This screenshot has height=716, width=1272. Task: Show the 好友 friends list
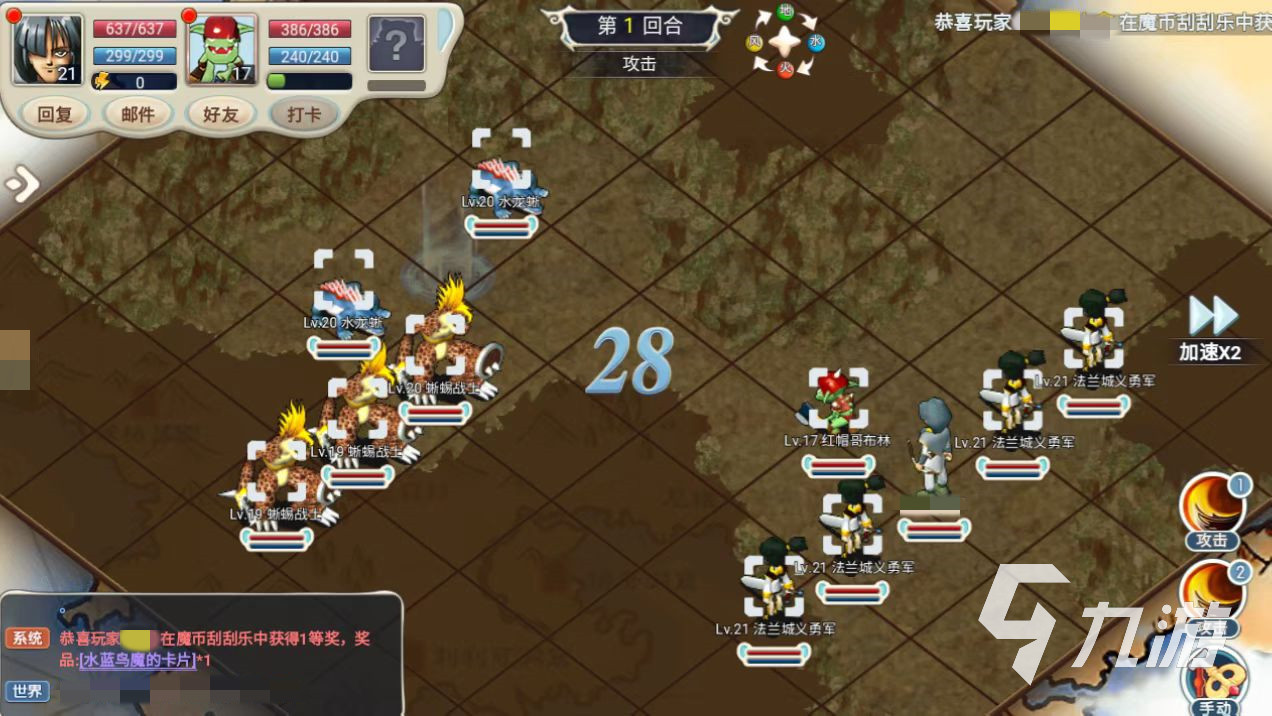(x=221, y=114)
